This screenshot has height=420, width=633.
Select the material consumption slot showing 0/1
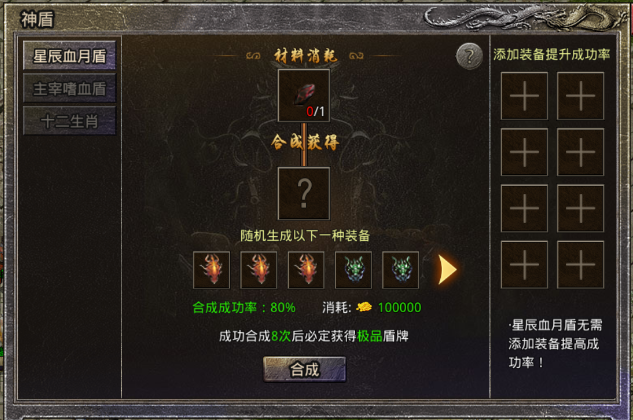[303, 96]
